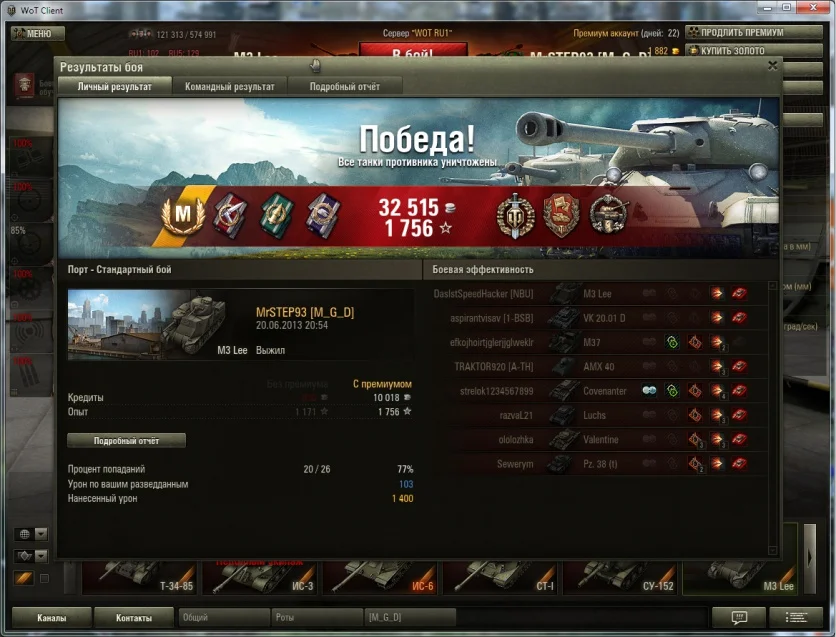Open the Меню button
The width and height of the screenshot is (836, 637).
38,33
